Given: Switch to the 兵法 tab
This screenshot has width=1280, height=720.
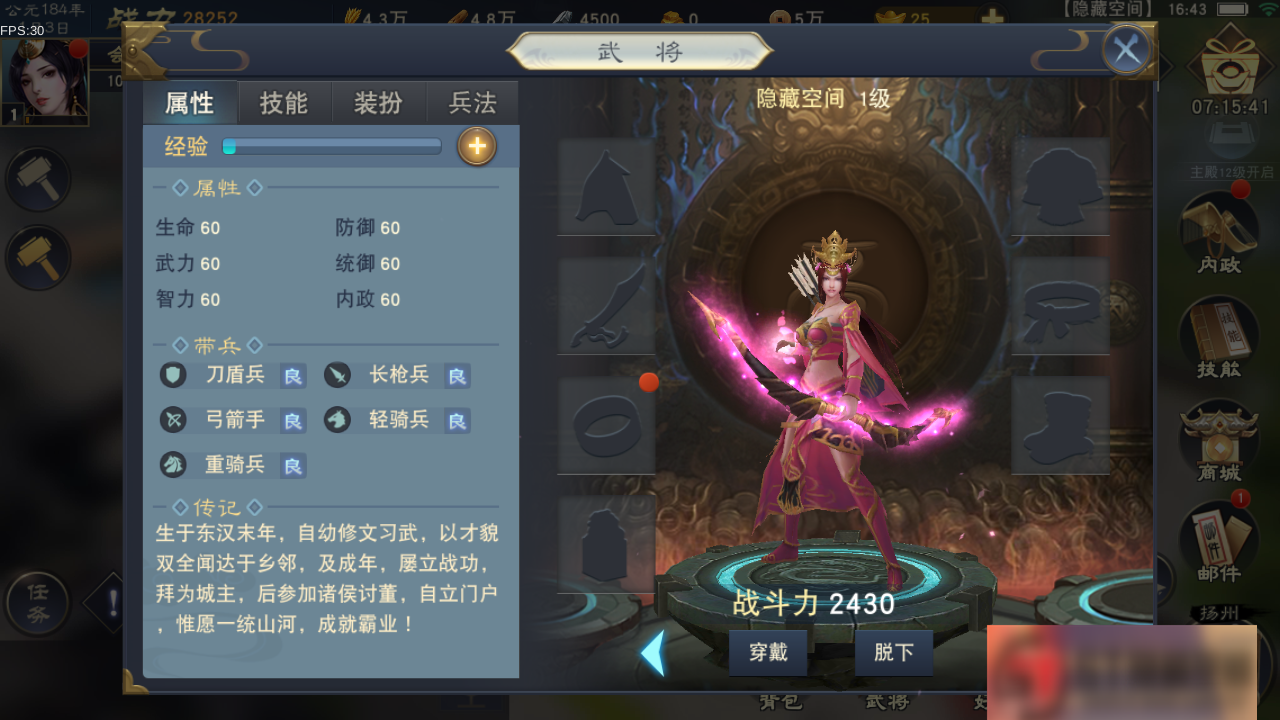Looking at the screenshot, I should point(472,101).
